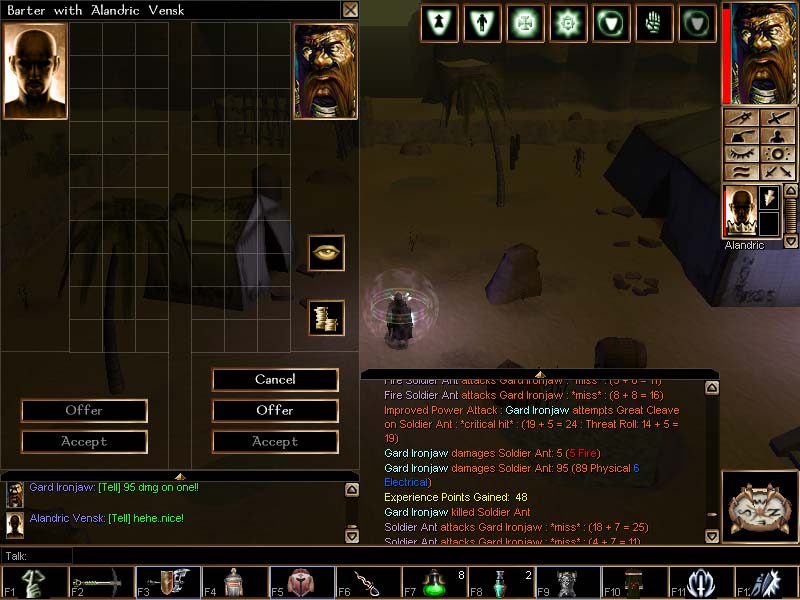Click the cross-shaped status effect icon
This screenshot has width=800, height=600.
(524, 23)
